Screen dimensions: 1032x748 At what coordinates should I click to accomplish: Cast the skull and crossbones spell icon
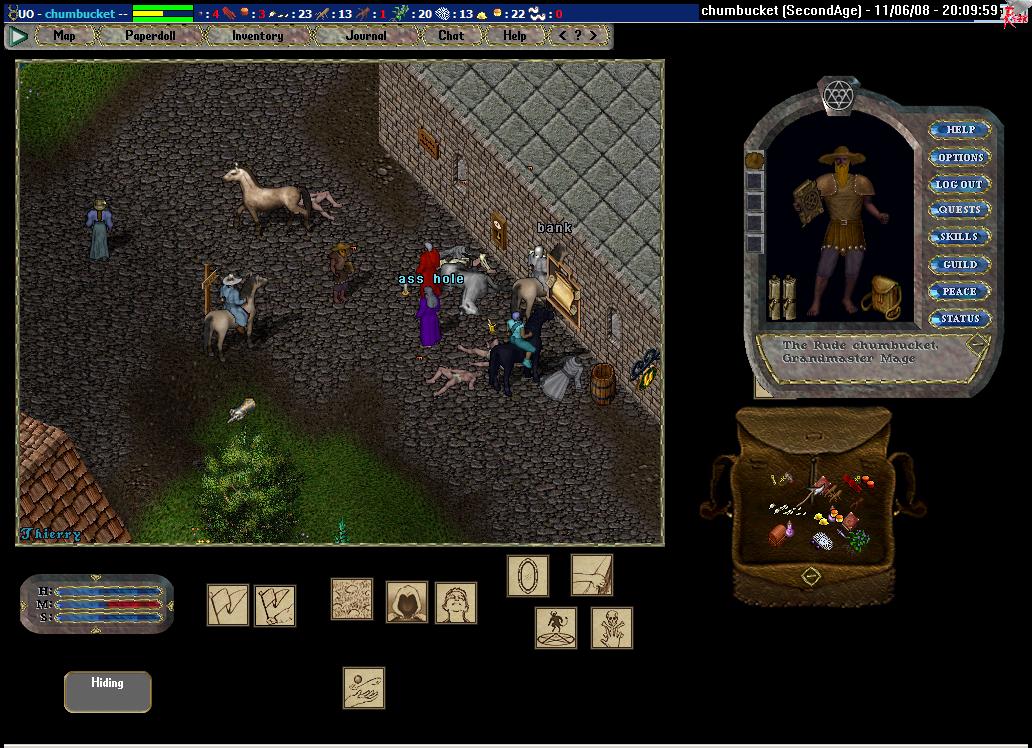(x=611, y=628)
